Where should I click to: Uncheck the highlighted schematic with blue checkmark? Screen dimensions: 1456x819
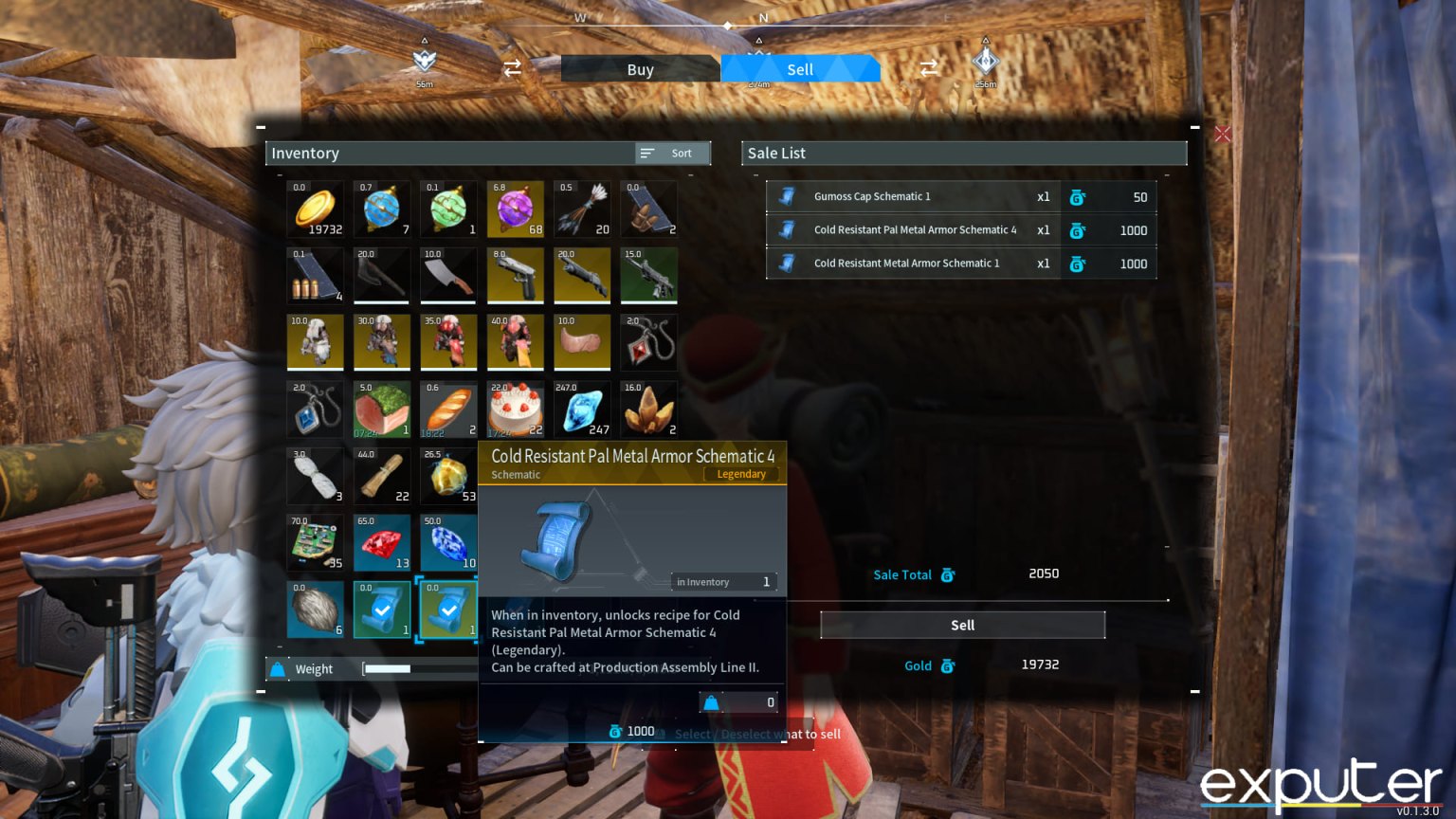[x=448, y=610]
